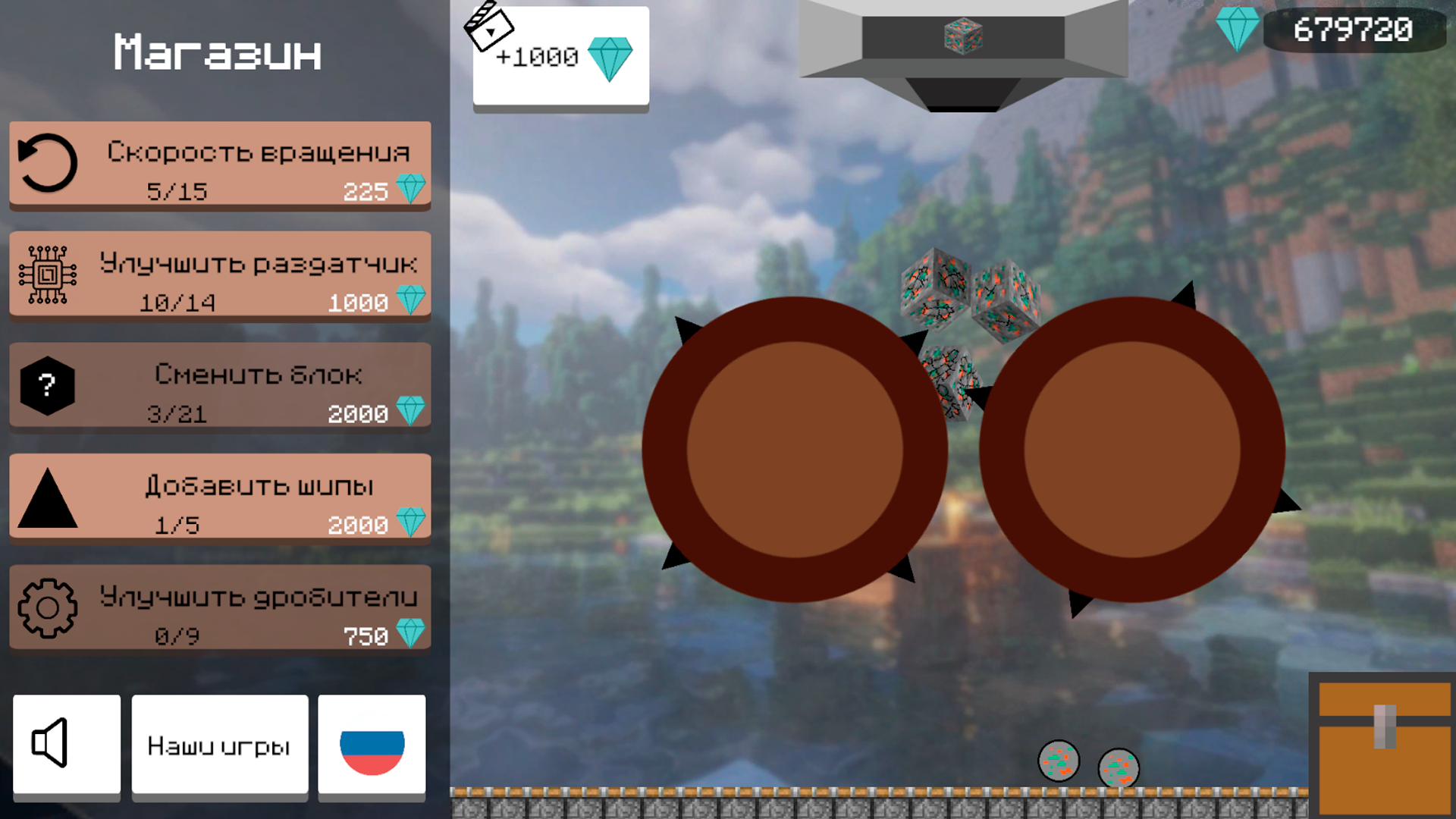The height and width of the screenshot is (819, 1456).
Task: Purchase Улучшить раздатчик for 1000 diamonds
Action: coord(220,275)
